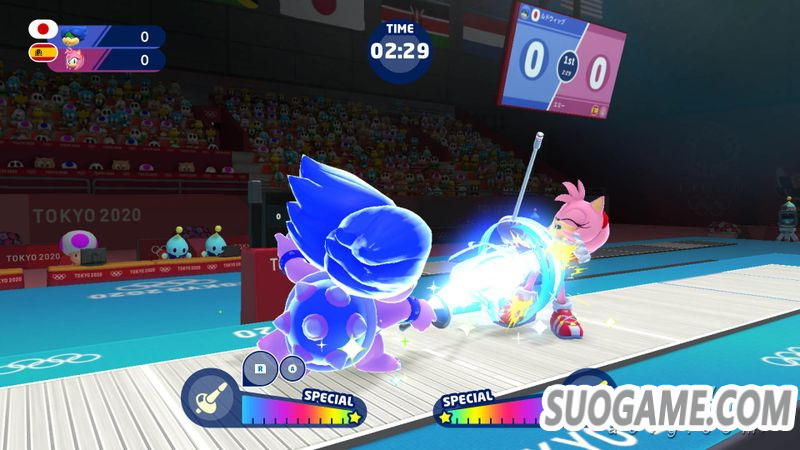Click the Spain flag icon
The width and height of the screenshot is (800, 450).
click(x=43, y=54)
